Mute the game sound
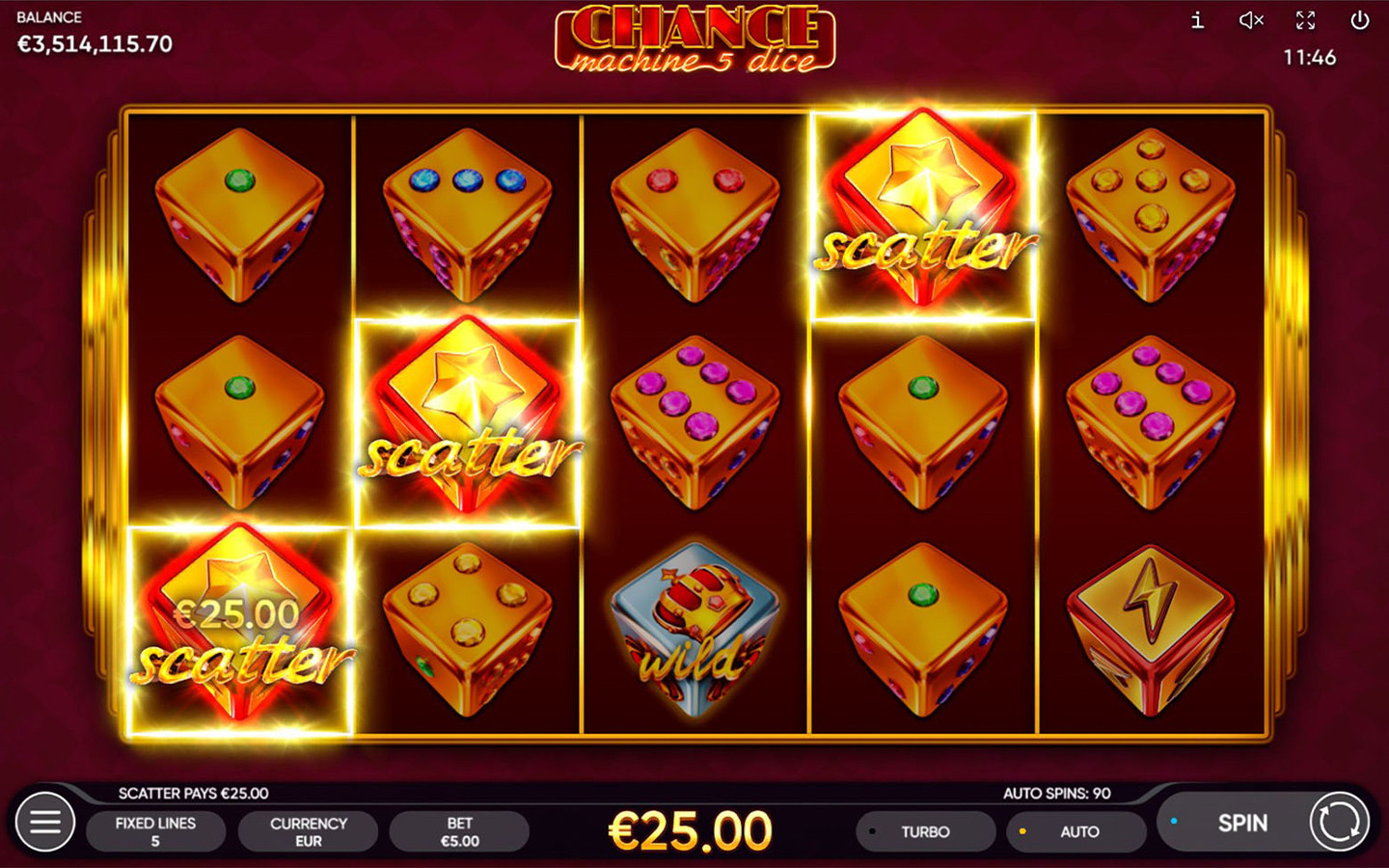Image resolution: width=1389 pixels, height=868 pixels. (x=1251, y=21)
